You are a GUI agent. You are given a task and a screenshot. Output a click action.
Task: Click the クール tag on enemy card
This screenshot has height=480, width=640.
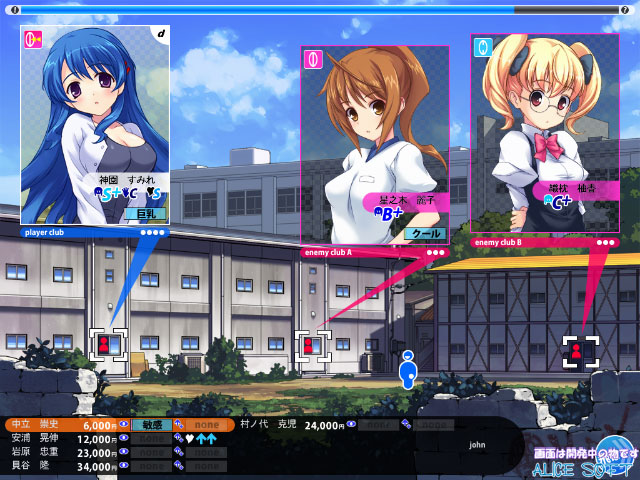(x=425, y=233)
